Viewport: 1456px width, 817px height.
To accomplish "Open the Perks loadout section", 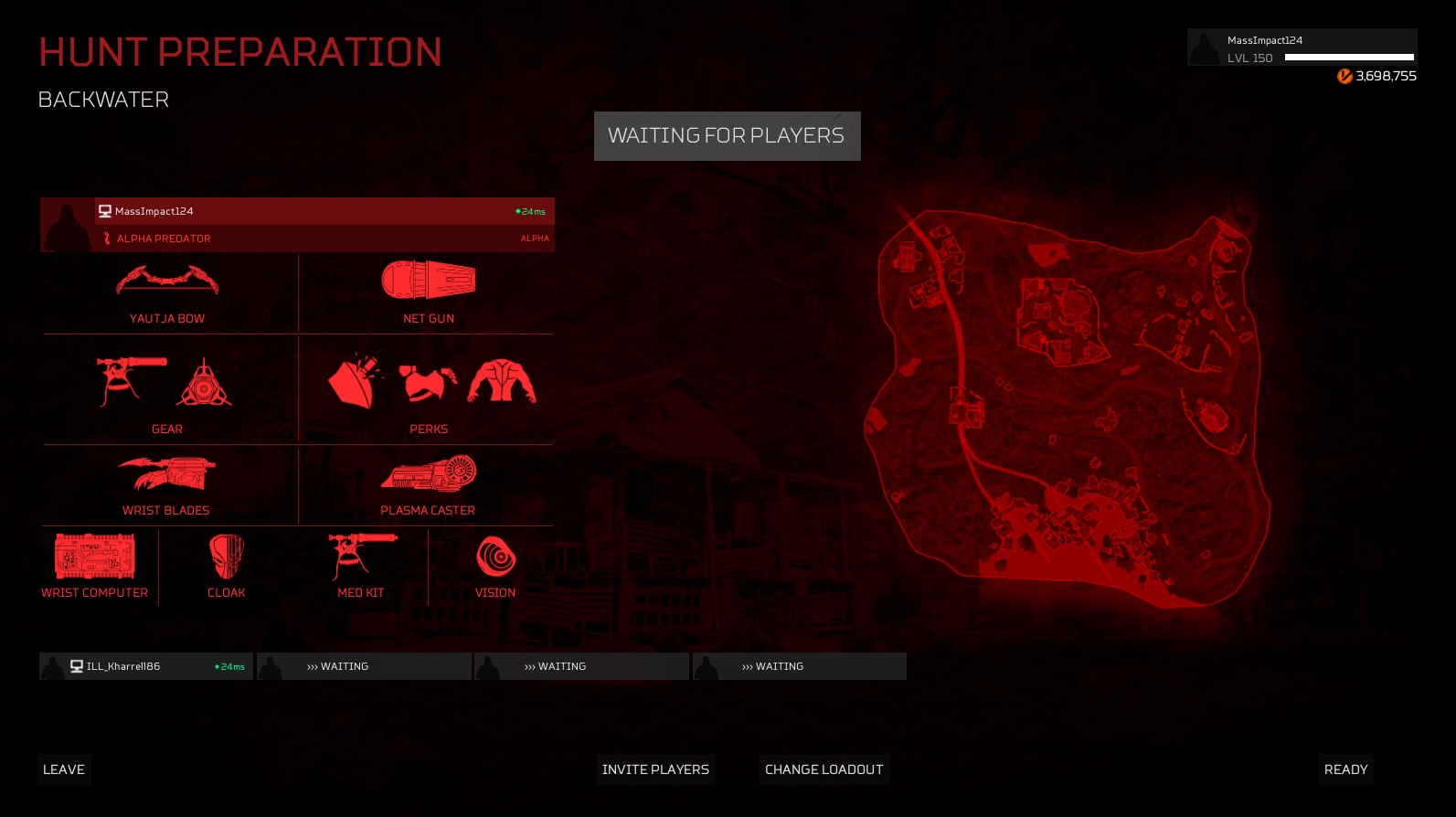I will [x=428, y=391].
